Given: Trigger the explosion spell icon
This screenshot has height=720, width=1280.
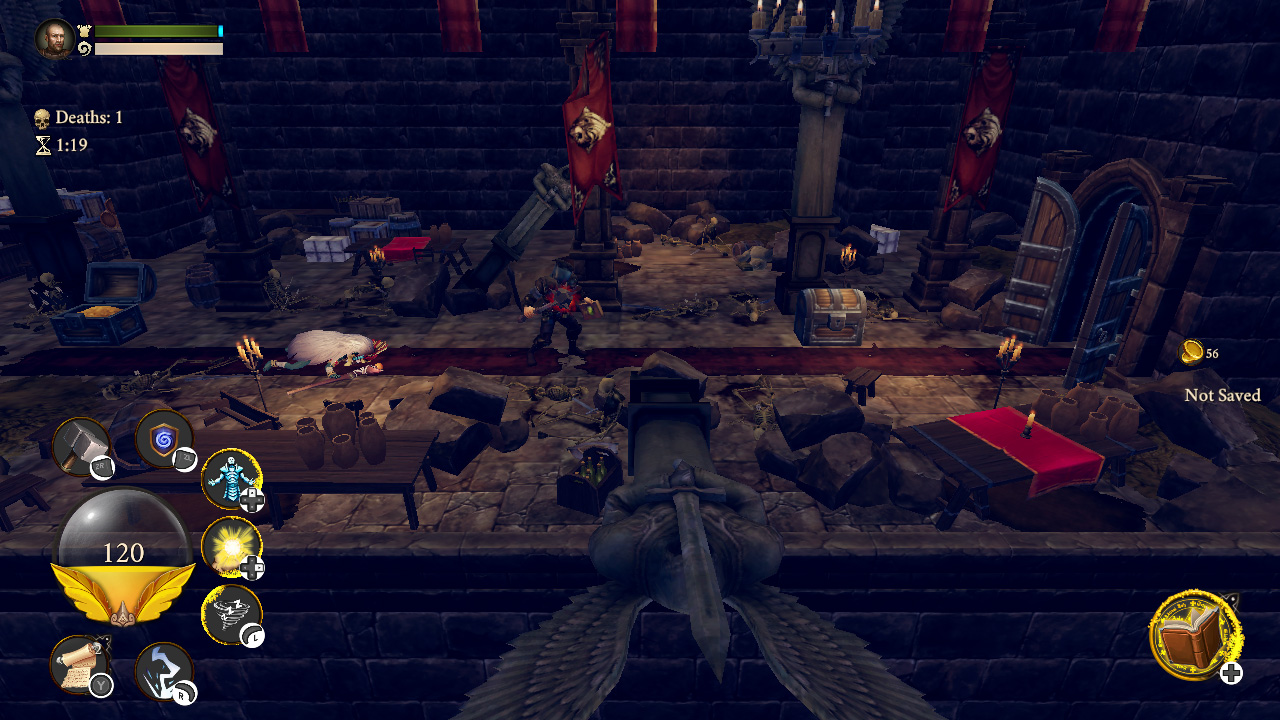Looking at the screenshot, I should 232,548.
